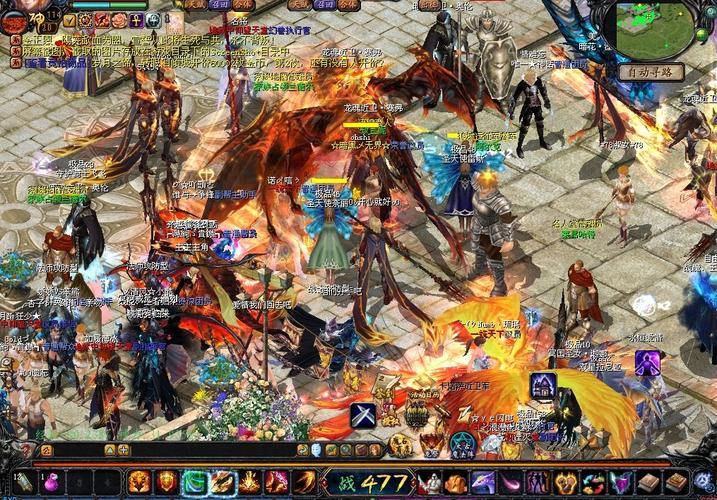Click the 自动寻路 auto-pathfinding button
Image resolution: width=717 pixels, height=500 pixels.
650,72
